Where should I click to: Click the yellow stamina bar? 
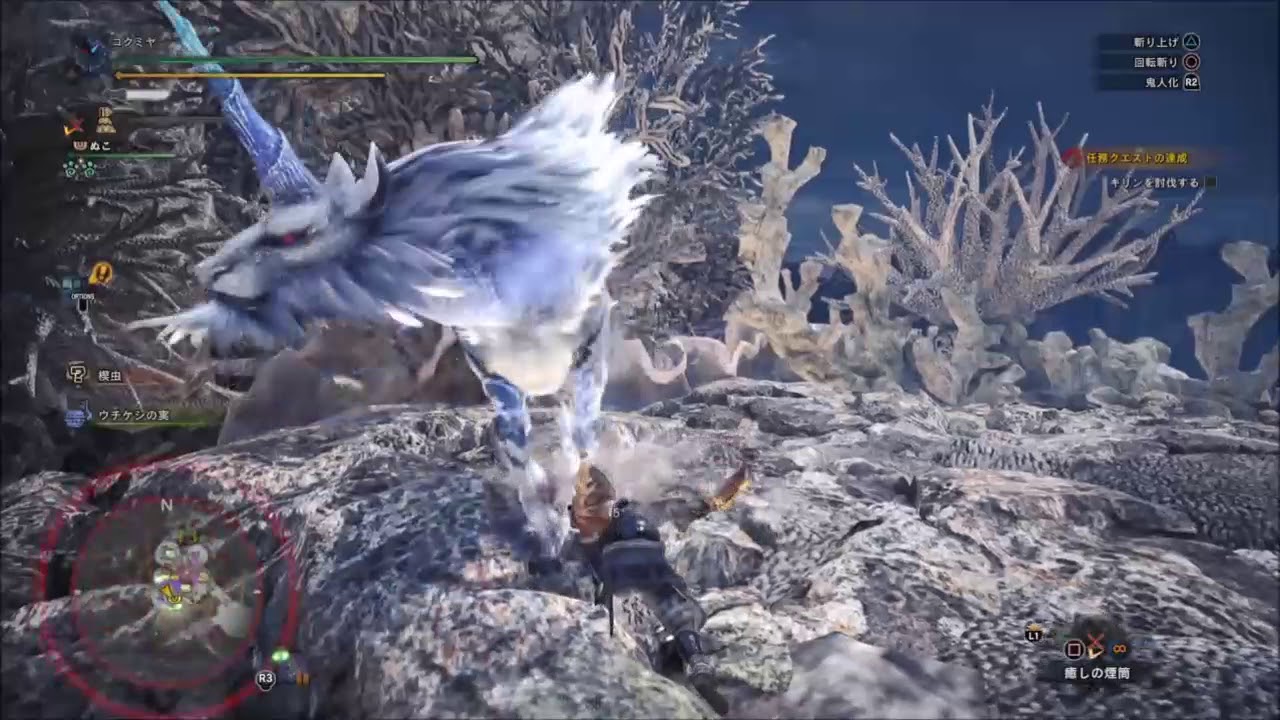point(249,74)
